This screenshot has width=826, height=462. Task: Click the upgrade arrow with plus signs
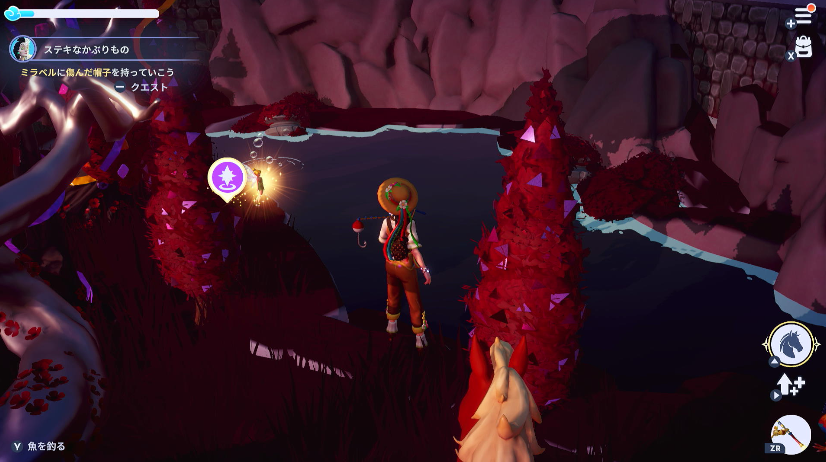click(x=792, y=385)
